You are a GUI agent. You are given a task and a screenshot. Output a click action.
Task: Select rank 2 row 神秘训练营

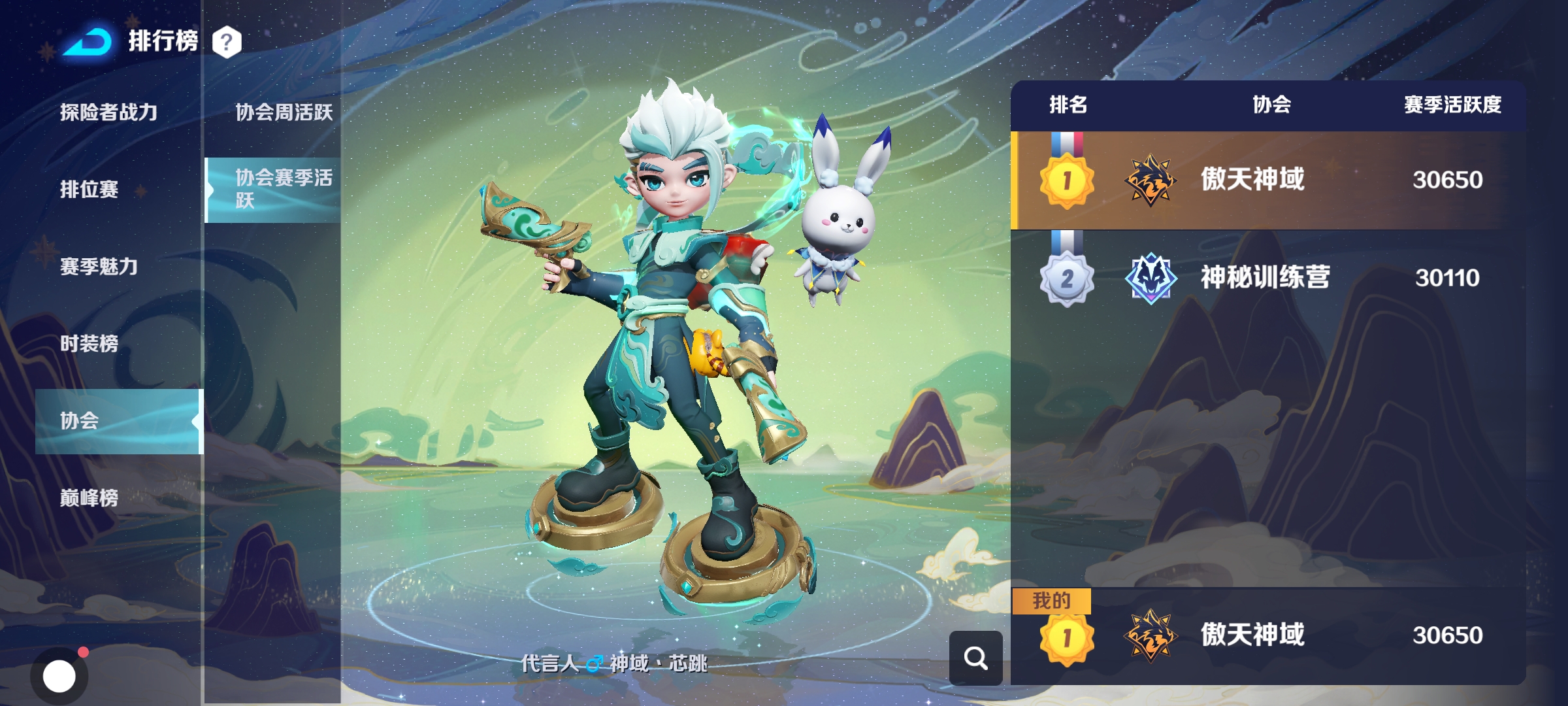pyautogui.click(x=1267, y=278)
